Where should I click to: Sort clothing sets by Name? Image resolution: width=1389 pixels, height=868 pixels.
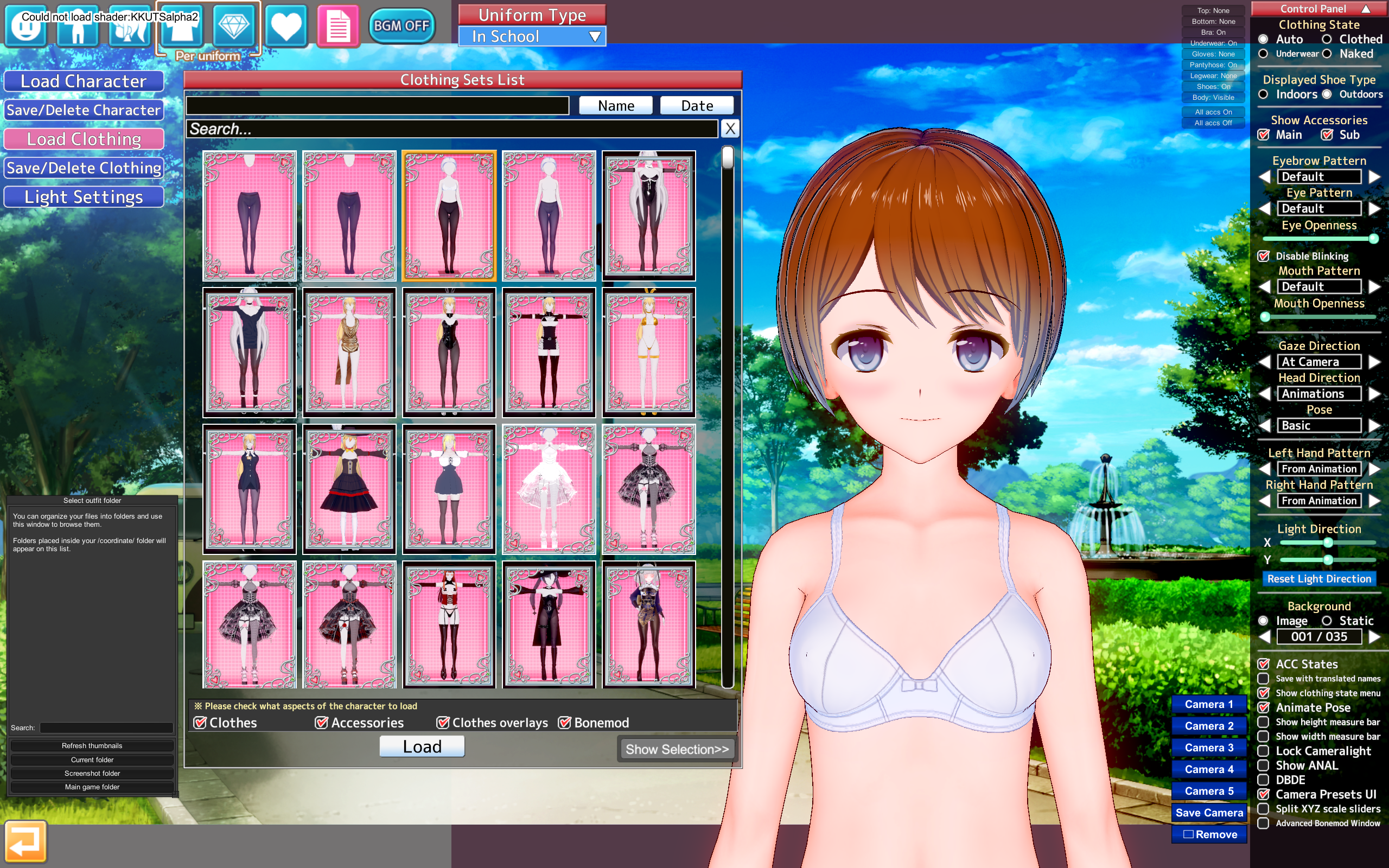(x=615, y=106)
